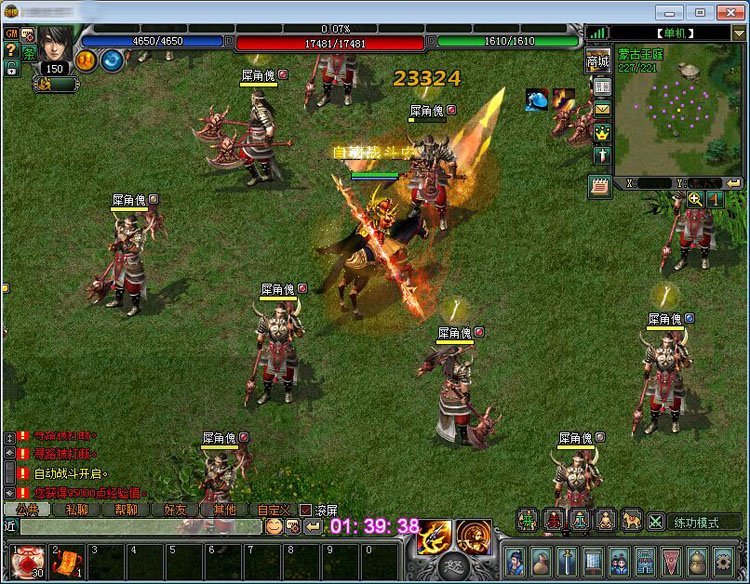Open the 商城 shop button

pos(597,61)
